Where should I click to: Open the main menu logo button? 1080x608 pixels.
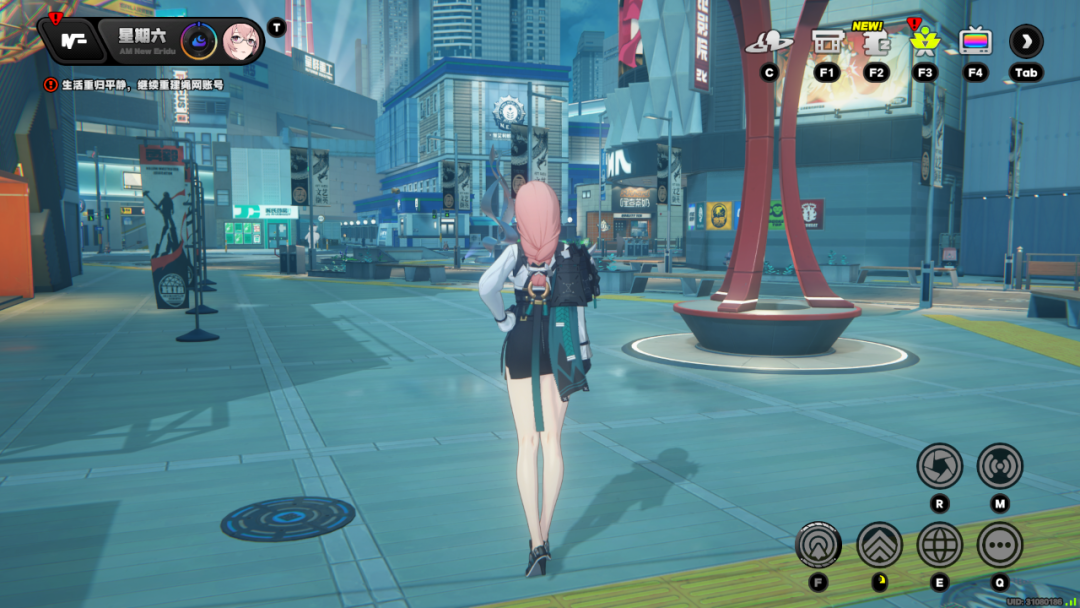point(69,41)
